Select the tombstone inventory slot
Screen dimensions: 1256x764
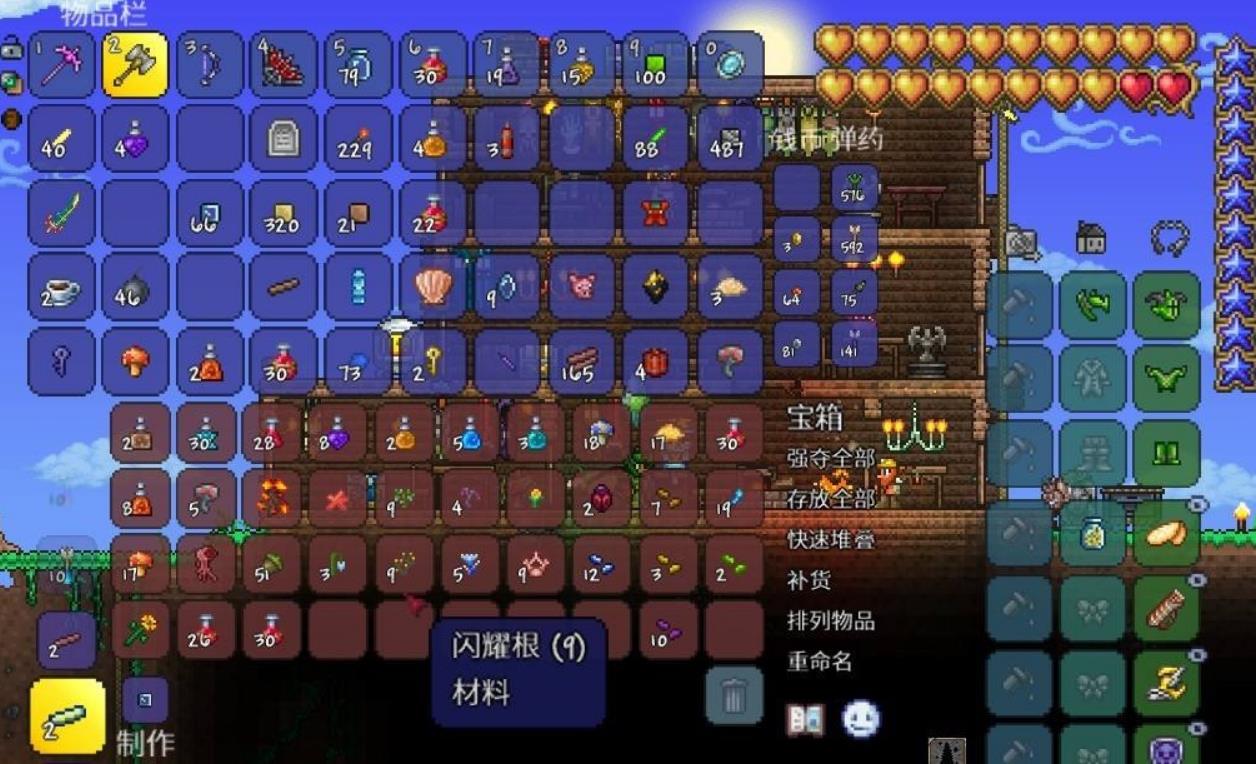pos(283,139)
